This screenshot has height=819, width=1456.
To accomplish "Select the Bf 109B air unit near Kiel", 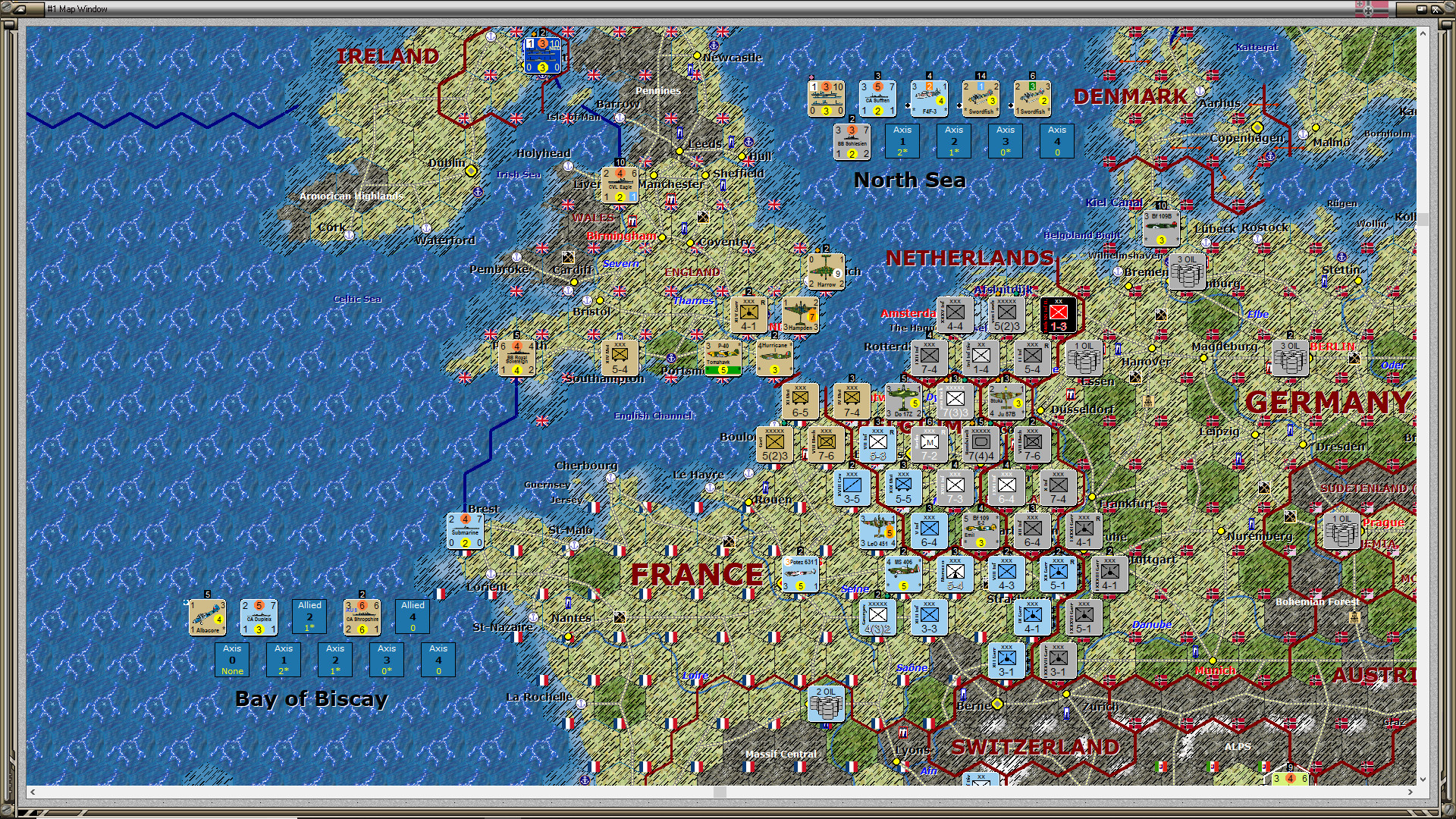I will pos(1160,227).
